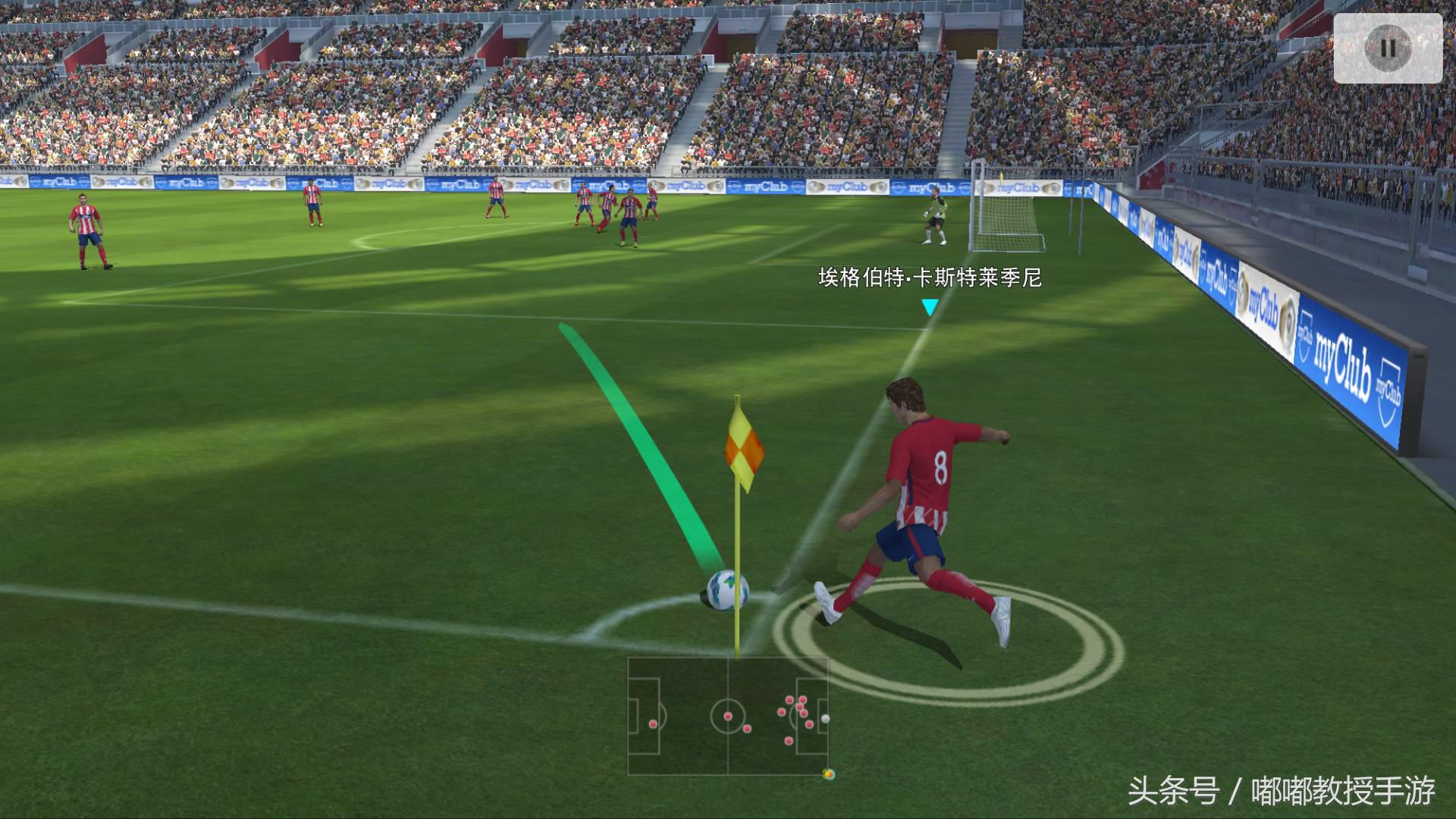
Task: Tap the white ball marker on the radar's right edge
Action: point(825,719)
